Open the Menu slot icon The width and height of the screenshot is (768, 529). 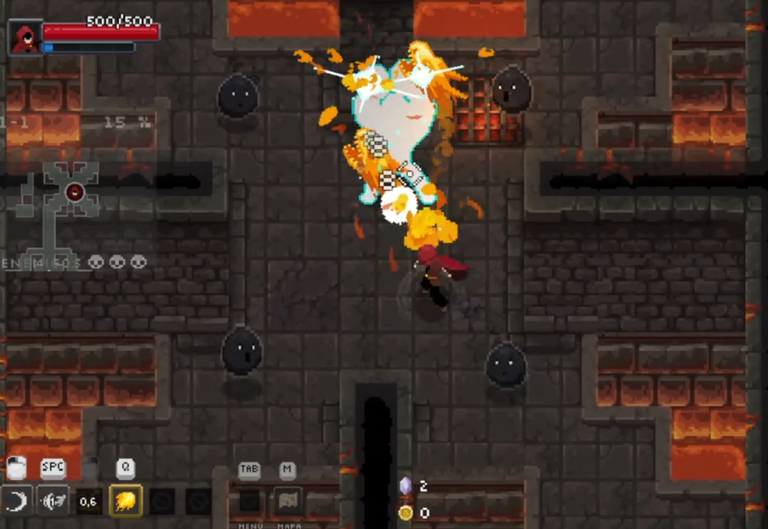(x=250, y=501)
